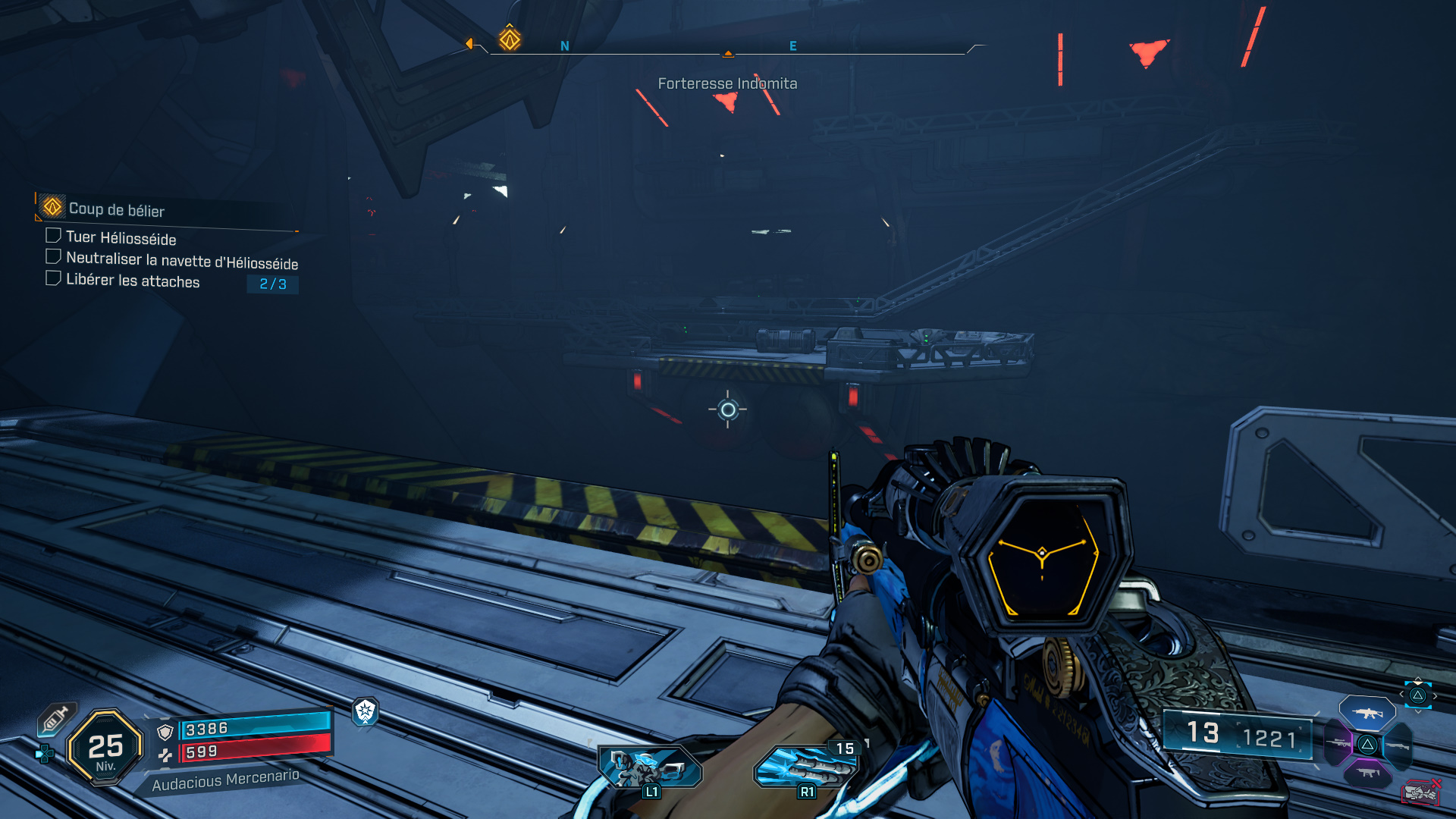Switch to the sniper rifle weapon slot

[x=1337, y=744]
